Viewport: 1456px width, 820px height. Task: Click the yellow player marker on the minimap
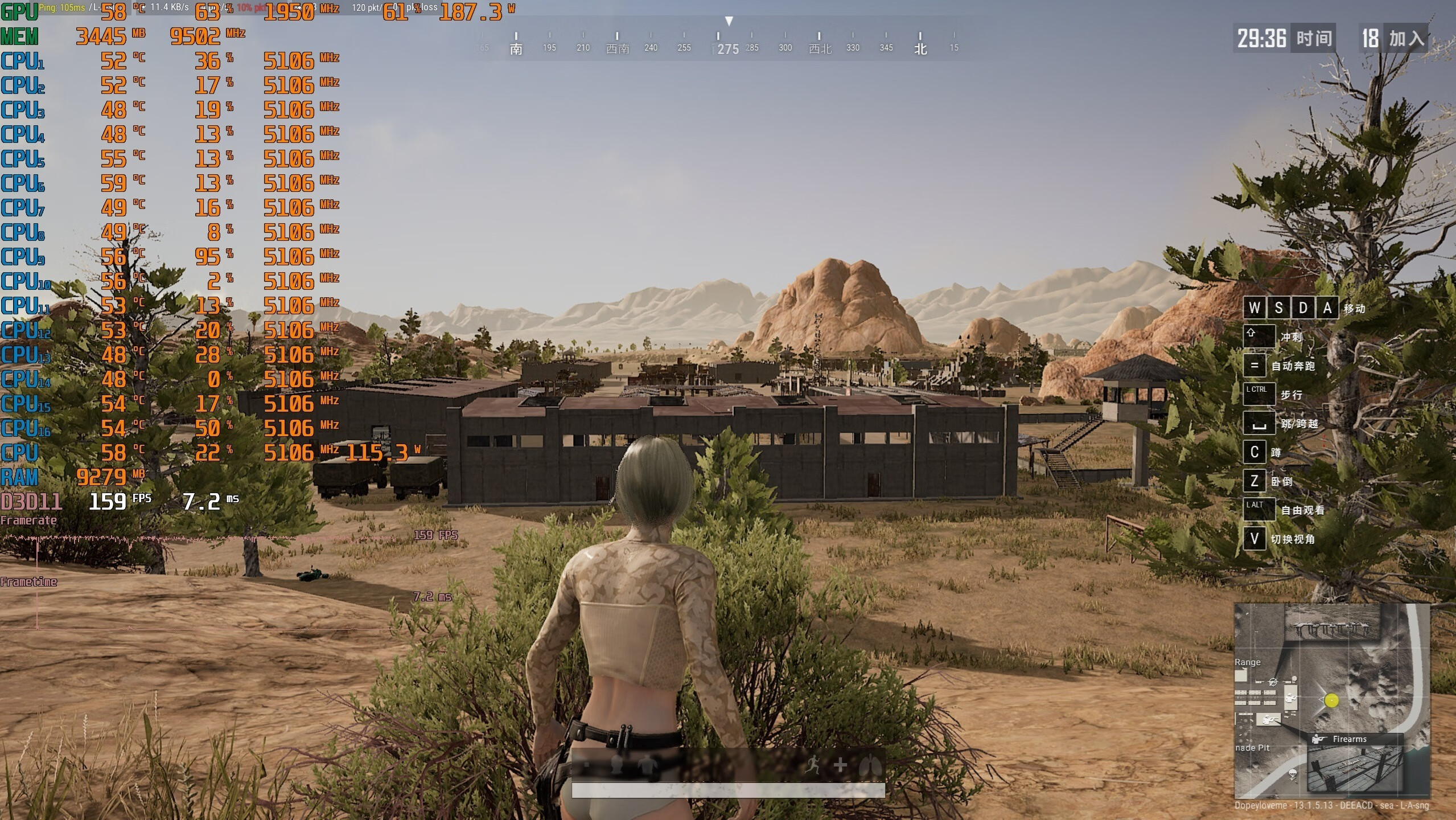tap(1331, 700)
